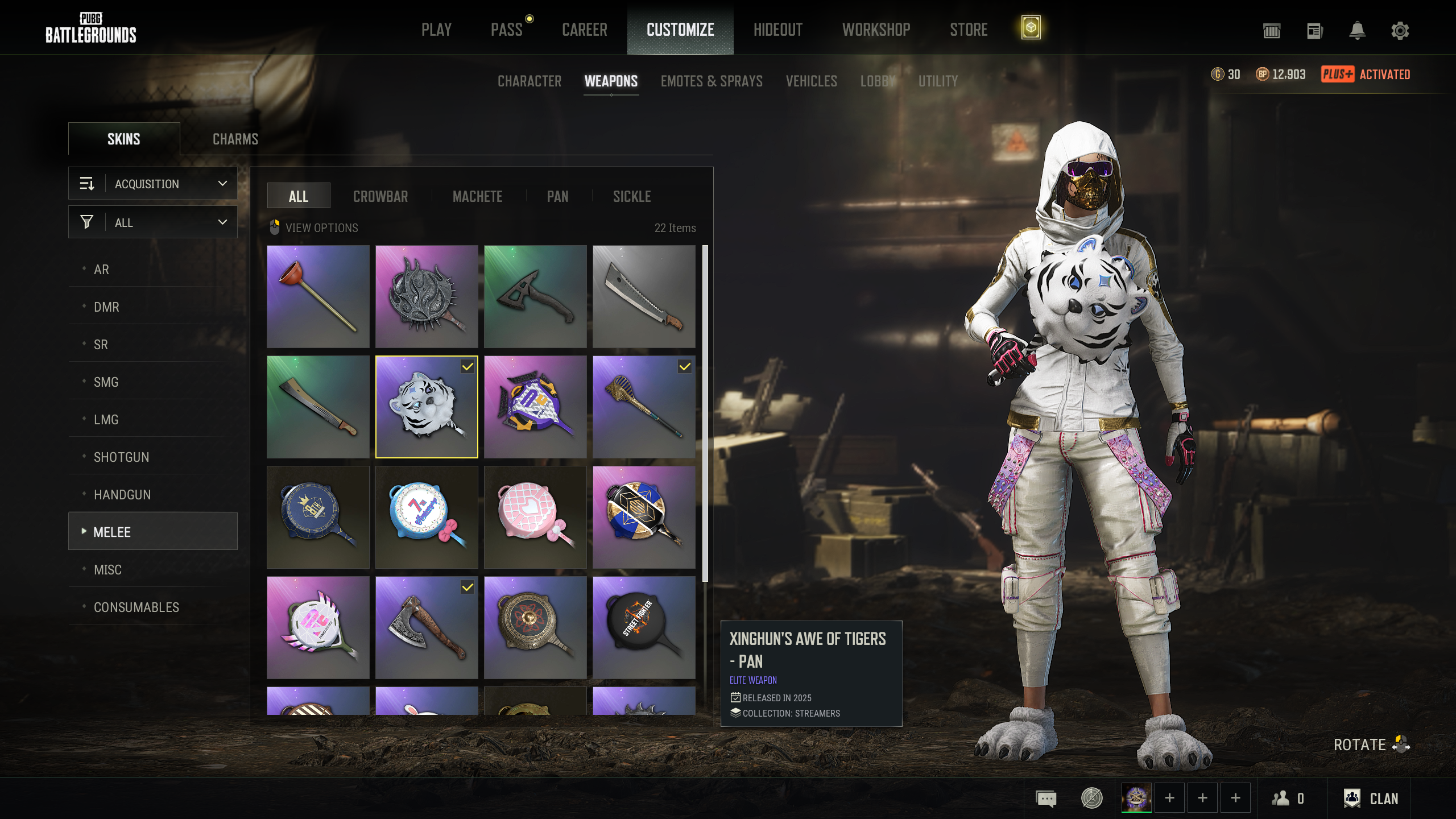Viewport: 1456px width, 819px height.
Task: Switch to the Charms tab
Action: pos(235,139)
